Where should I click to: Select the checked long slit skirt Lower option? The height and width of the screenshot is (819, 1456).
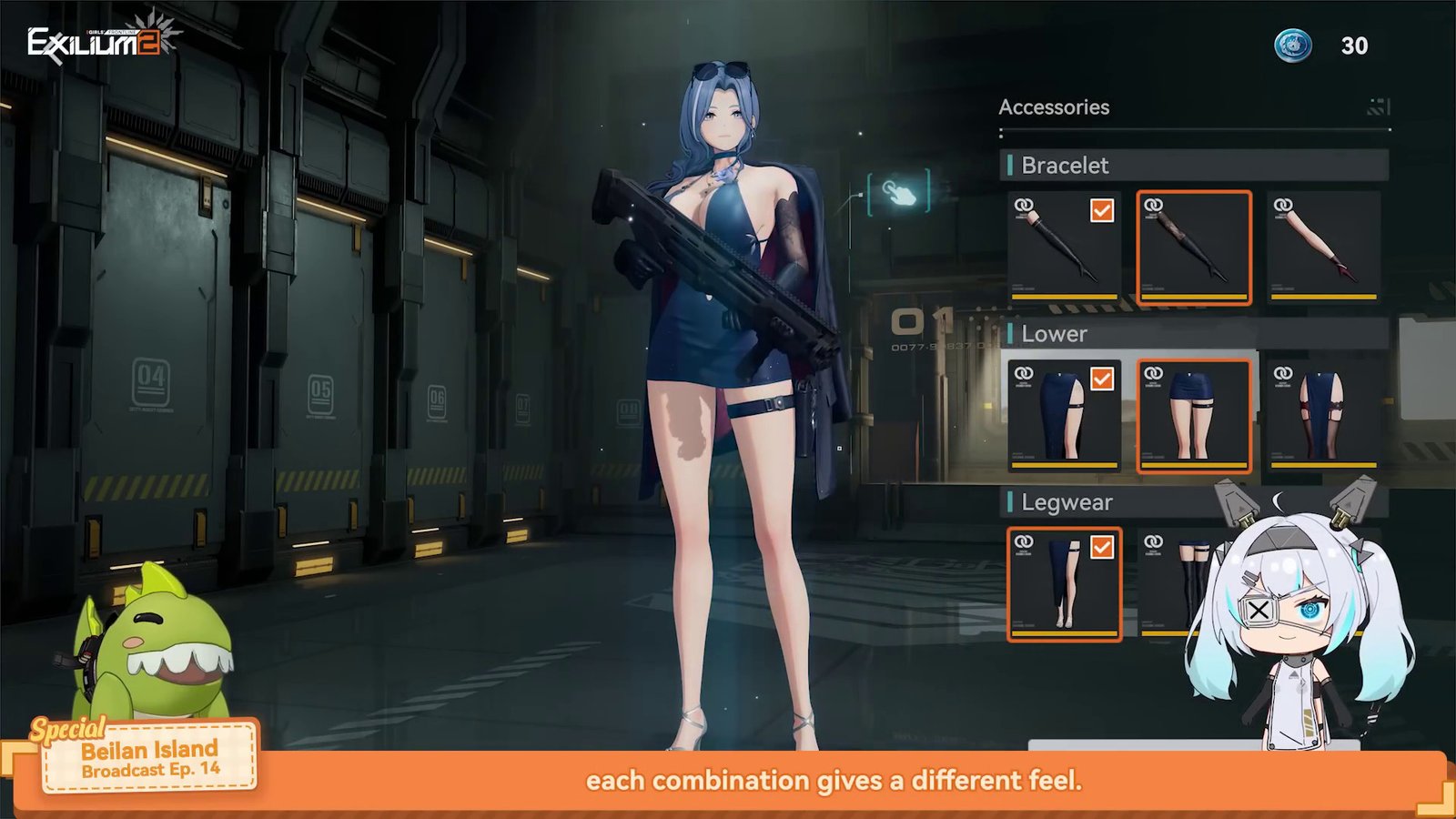tap(1064, 416)
